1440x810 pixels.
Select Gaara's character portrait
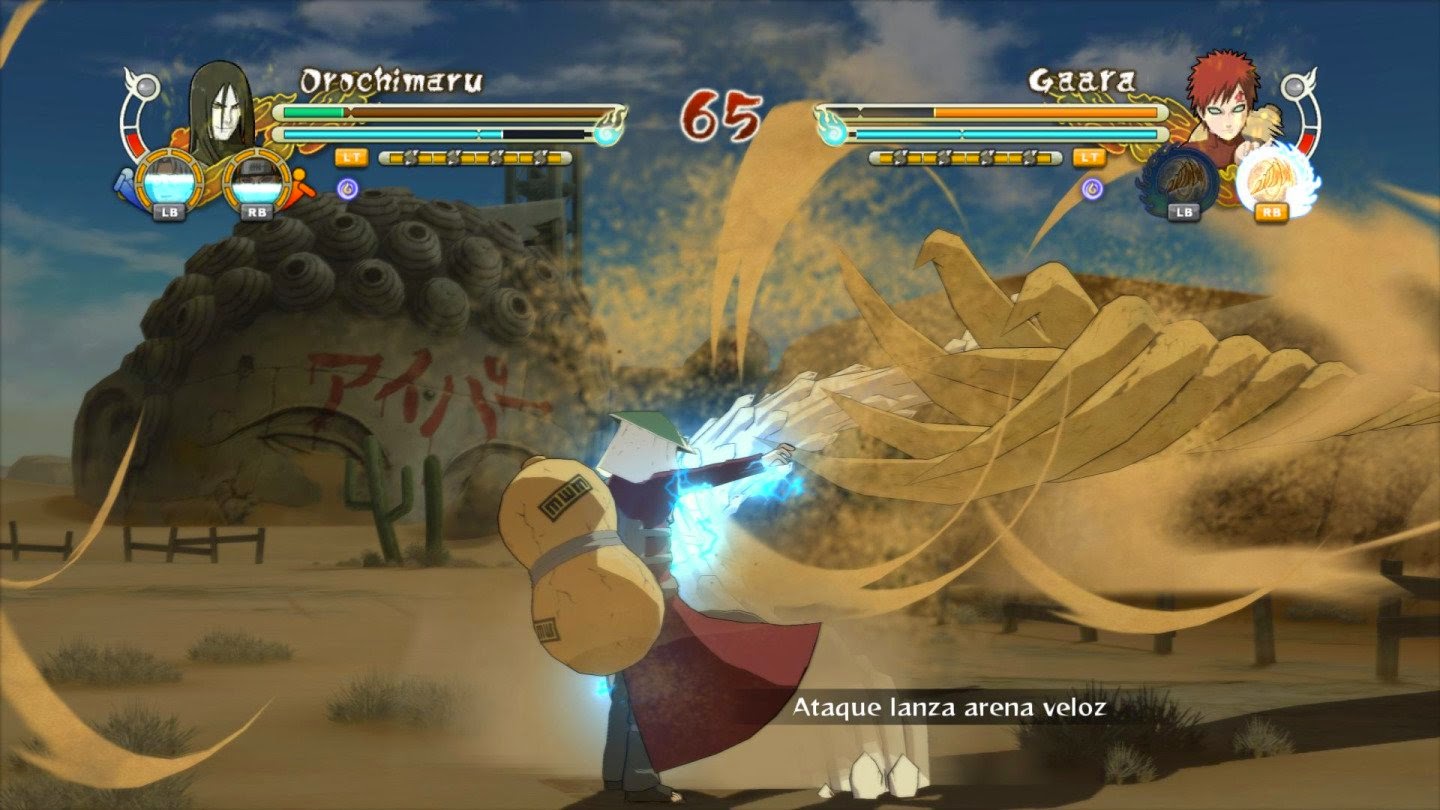1220,105
